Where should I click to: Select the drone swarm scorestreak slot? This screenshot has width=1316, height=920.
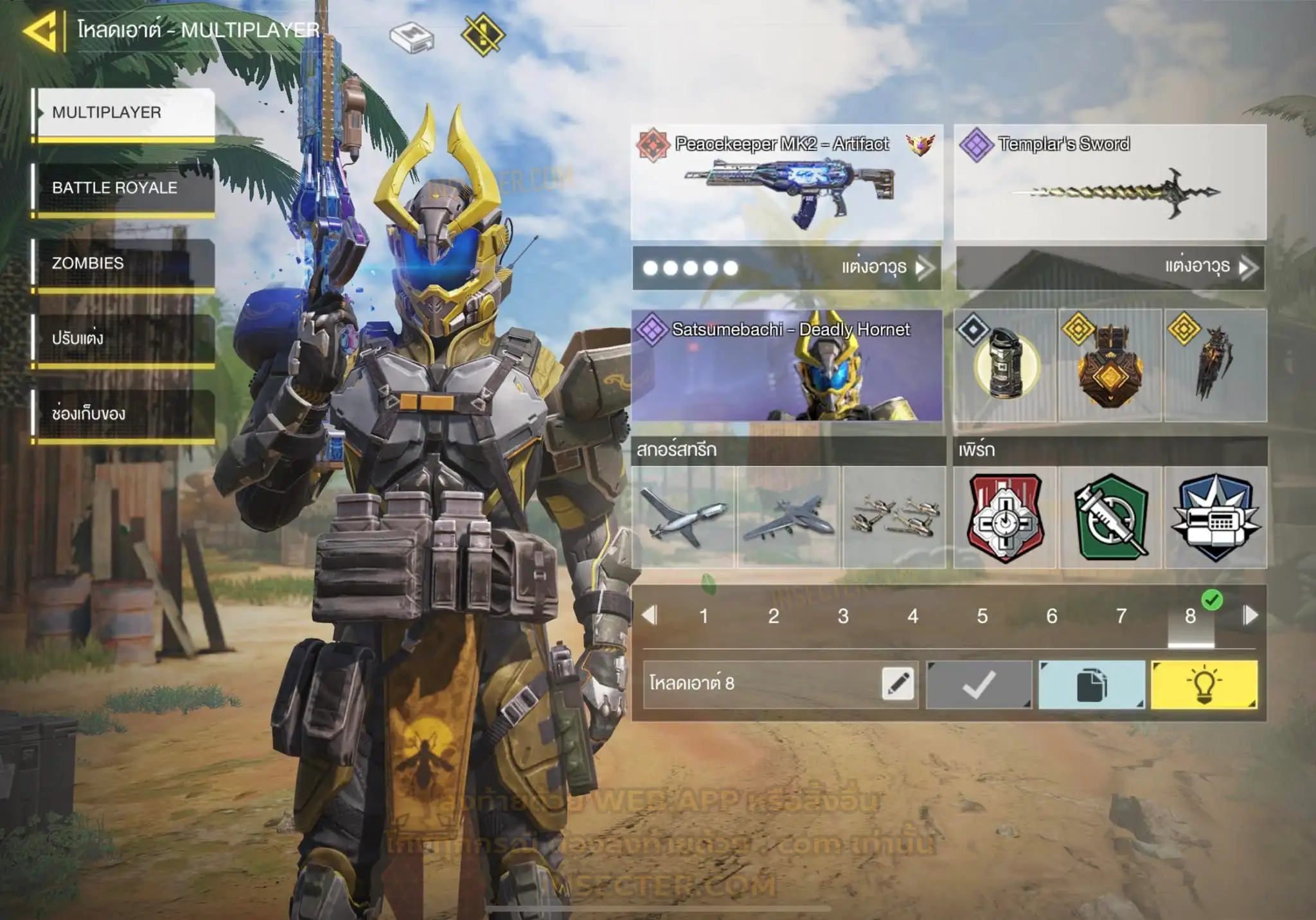point(894,517)
